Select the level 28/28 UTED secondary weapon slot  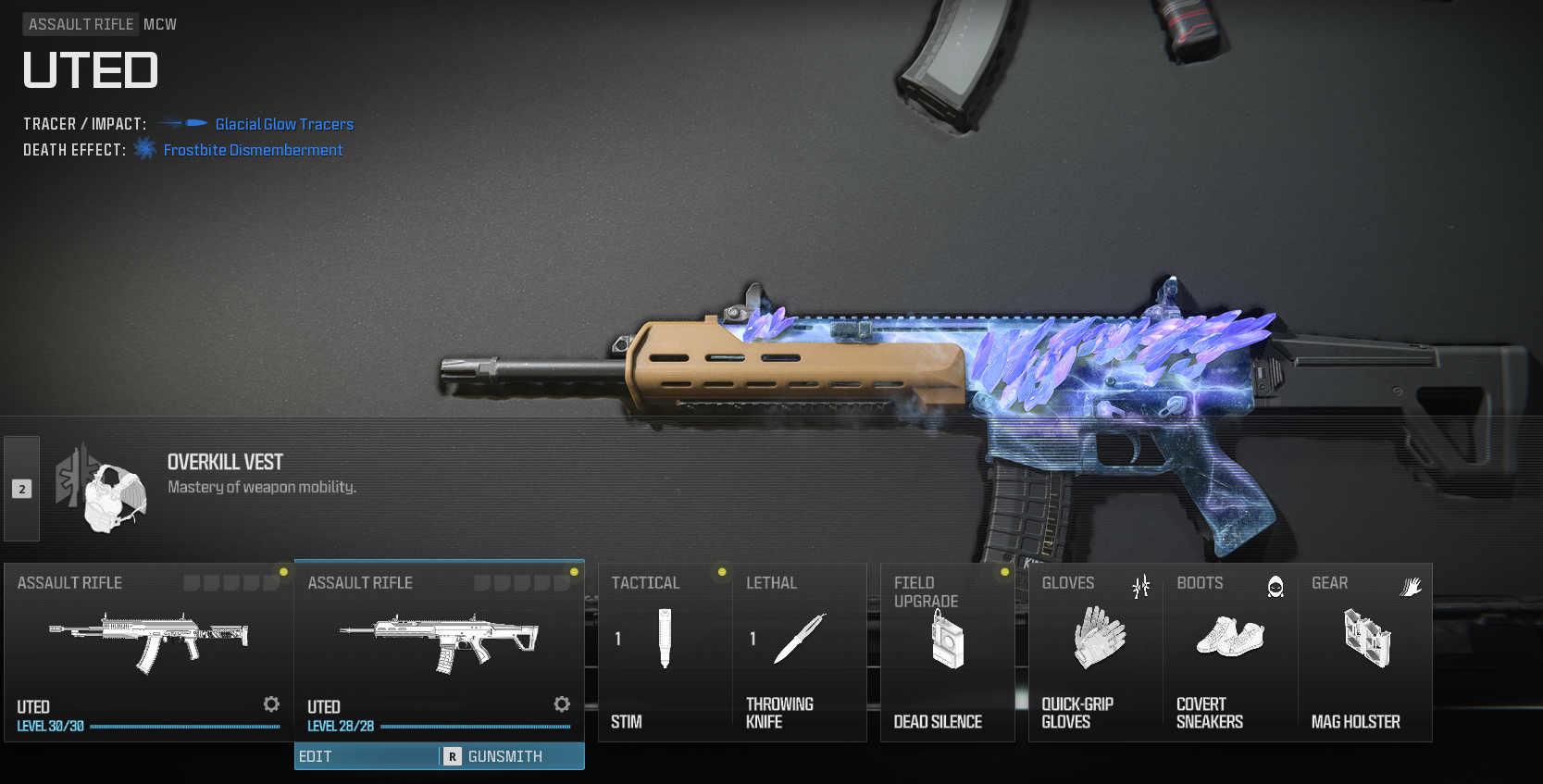[439, 648]
